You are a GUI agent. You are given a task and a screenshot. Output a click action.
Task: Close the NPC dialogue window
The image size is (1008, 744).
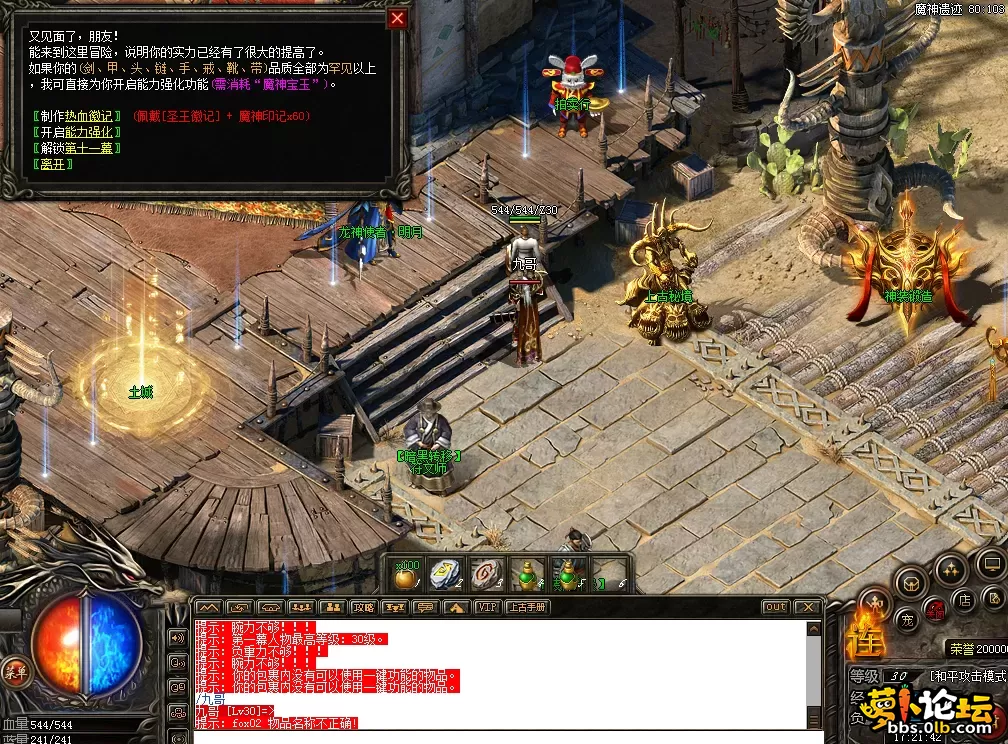point(397,18)
